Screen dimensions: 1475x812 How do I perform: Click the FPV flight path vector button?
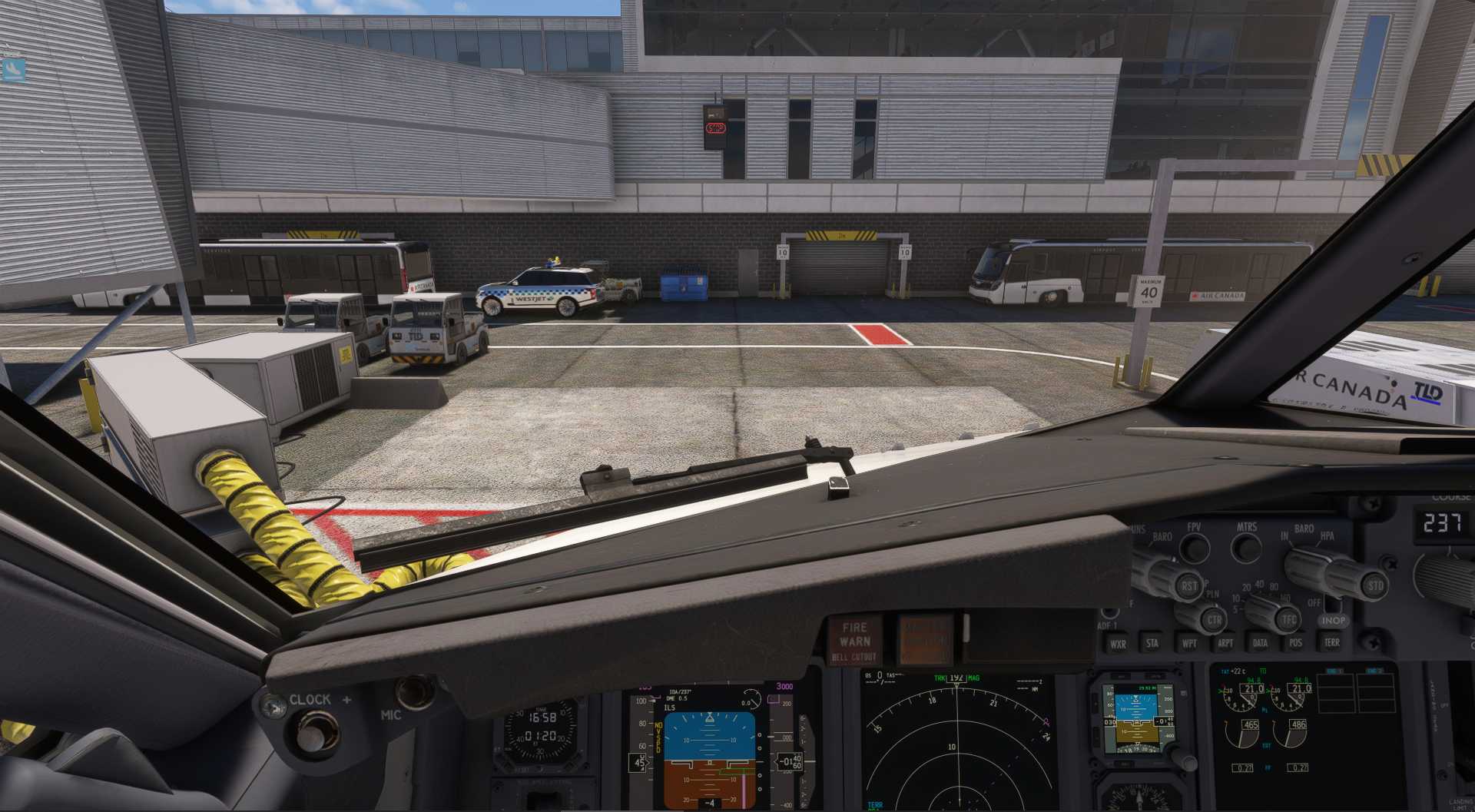pyautogui.click(x=1194, y=549)
